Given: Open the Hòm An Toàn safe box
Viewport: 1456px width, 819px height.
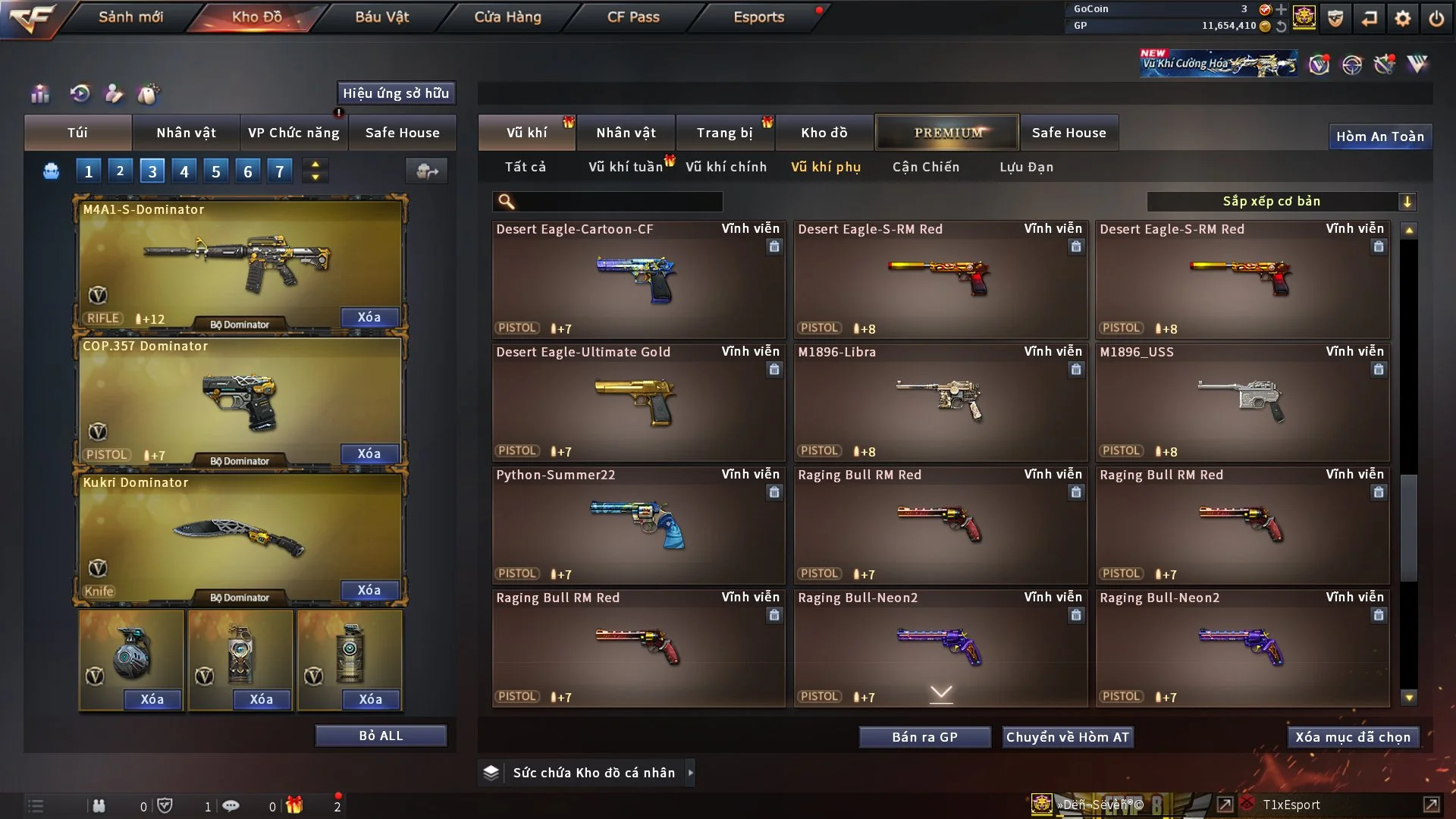Looking at the screenshot, I should tap(1379, 136).
